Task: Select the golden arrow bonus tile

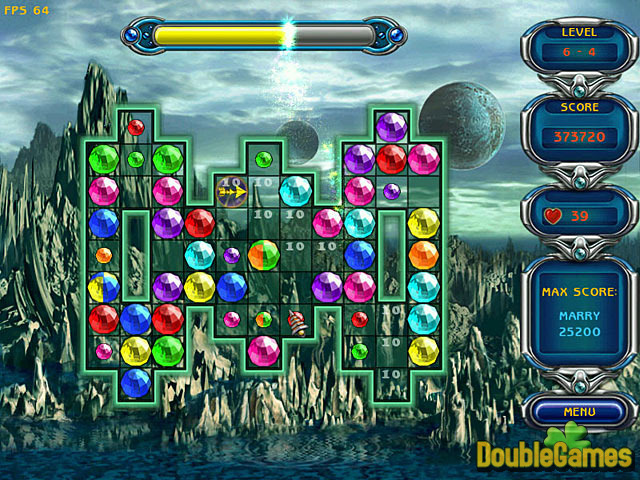Action: point(232,190)
